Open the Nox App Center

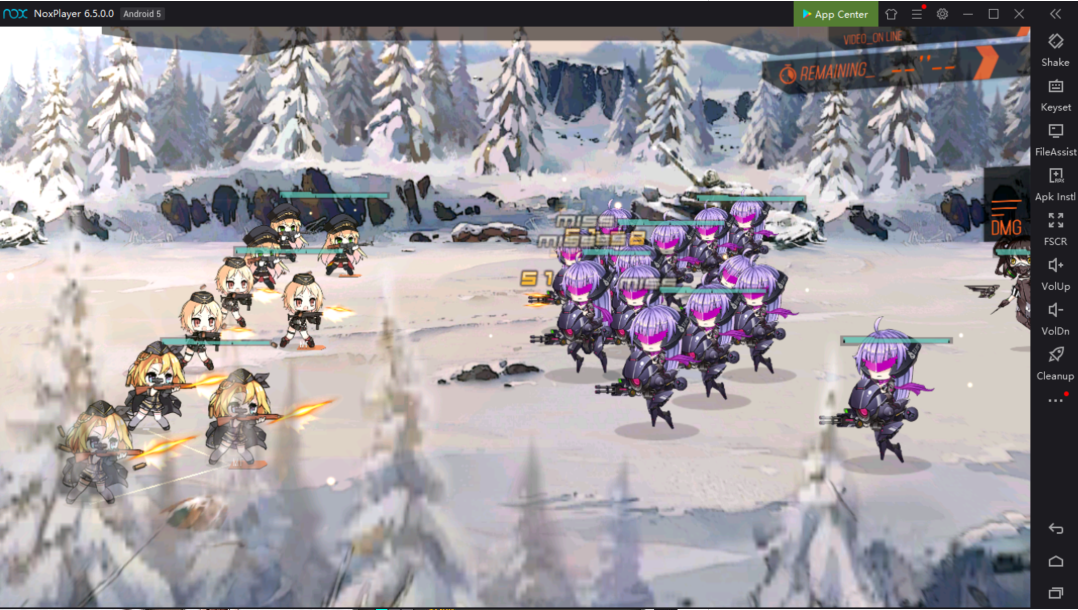click(835, 14)
